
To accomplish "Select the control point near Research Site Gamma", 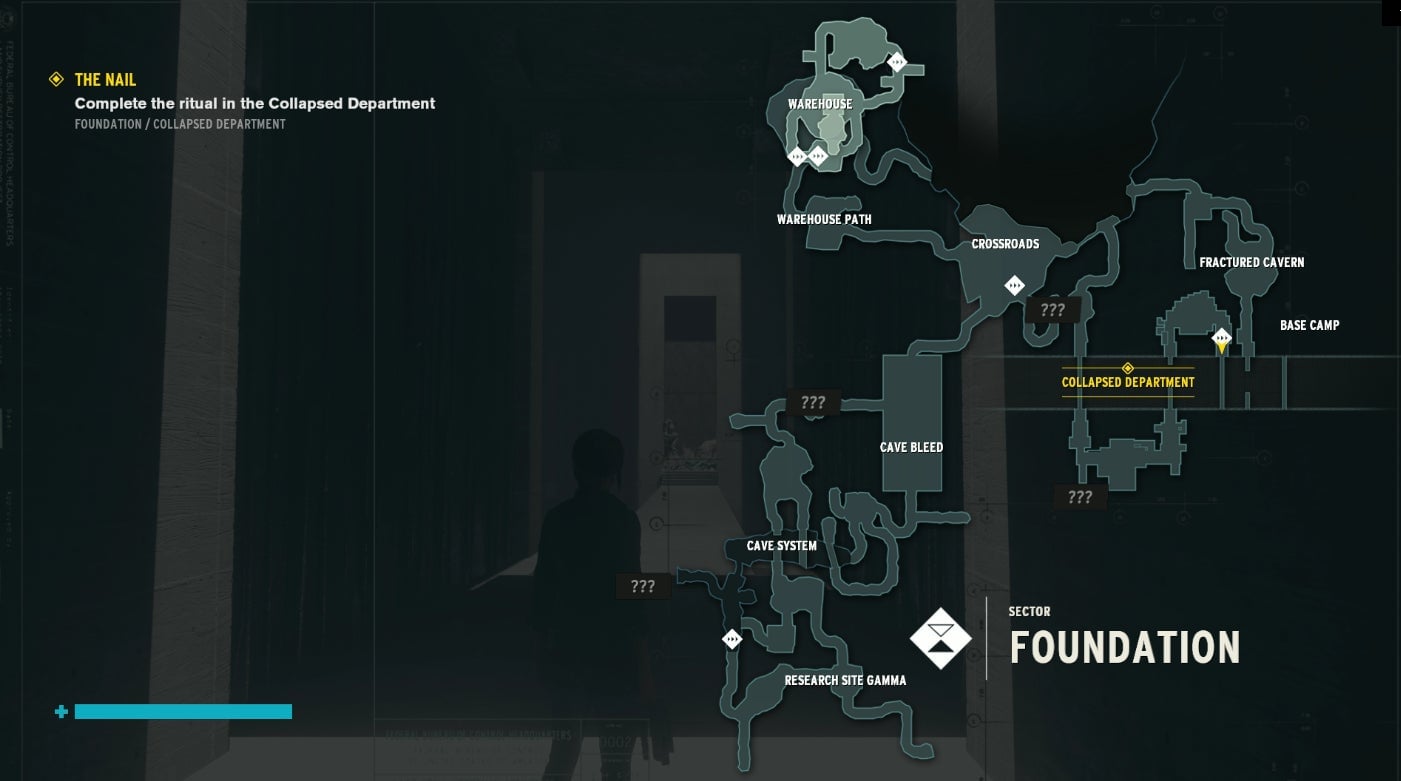I will point(731,638).
